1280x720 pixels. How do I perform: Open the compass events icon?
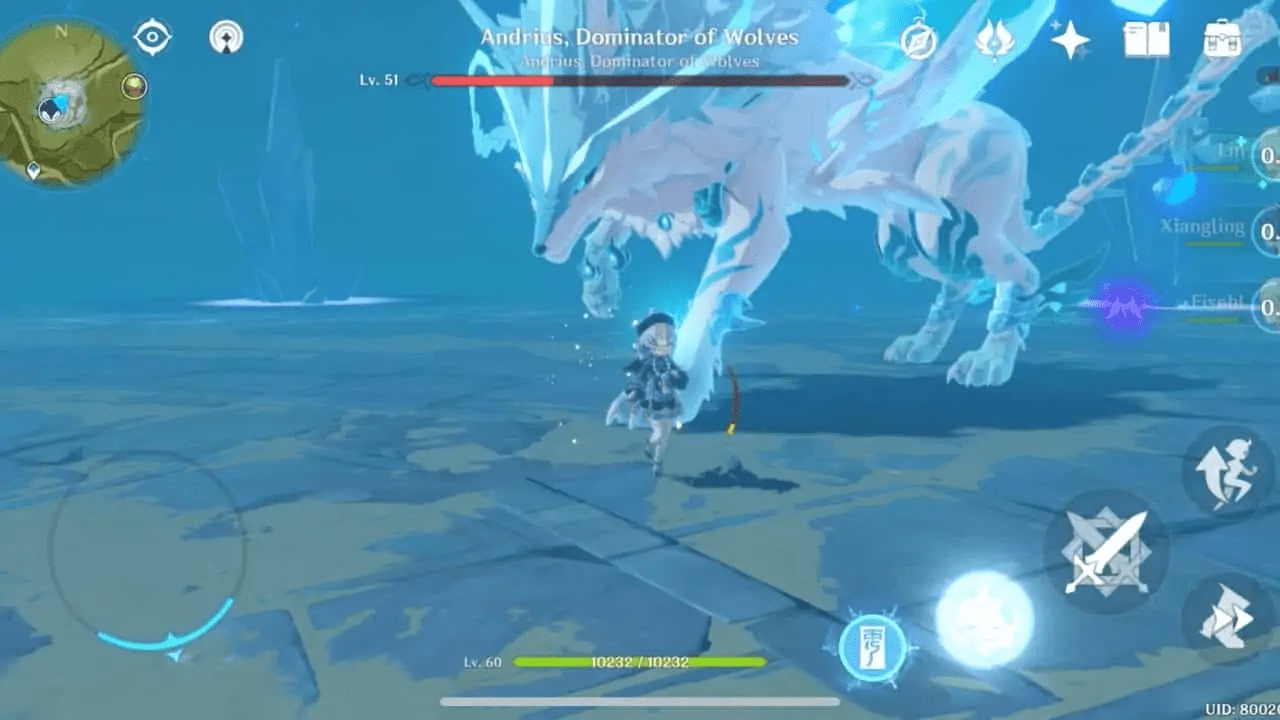pyautogui.click(x=918, y=42)
